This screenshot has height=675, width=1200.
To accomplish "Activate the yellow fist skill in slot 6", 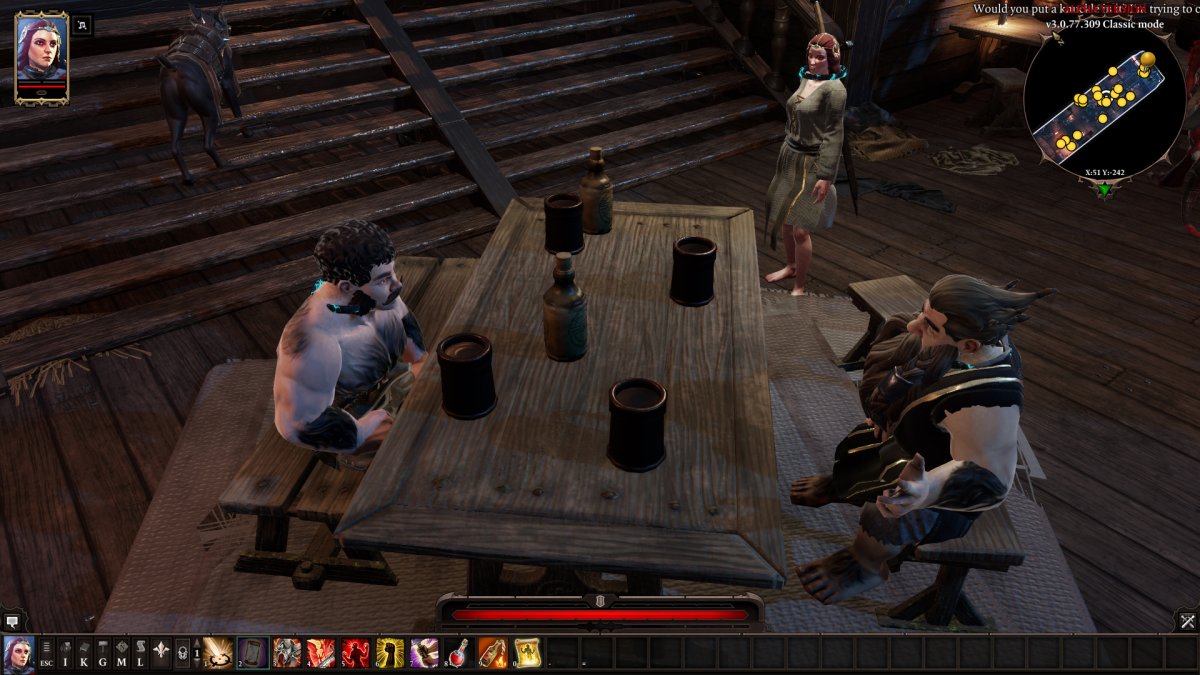I will click(390, 653).
